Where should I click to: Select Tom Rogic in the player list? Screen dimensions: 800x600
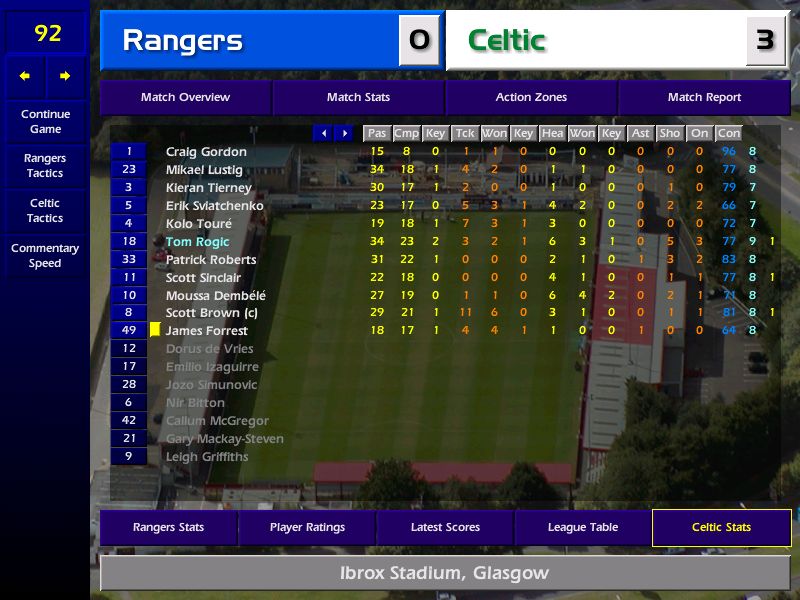(198, 241)
